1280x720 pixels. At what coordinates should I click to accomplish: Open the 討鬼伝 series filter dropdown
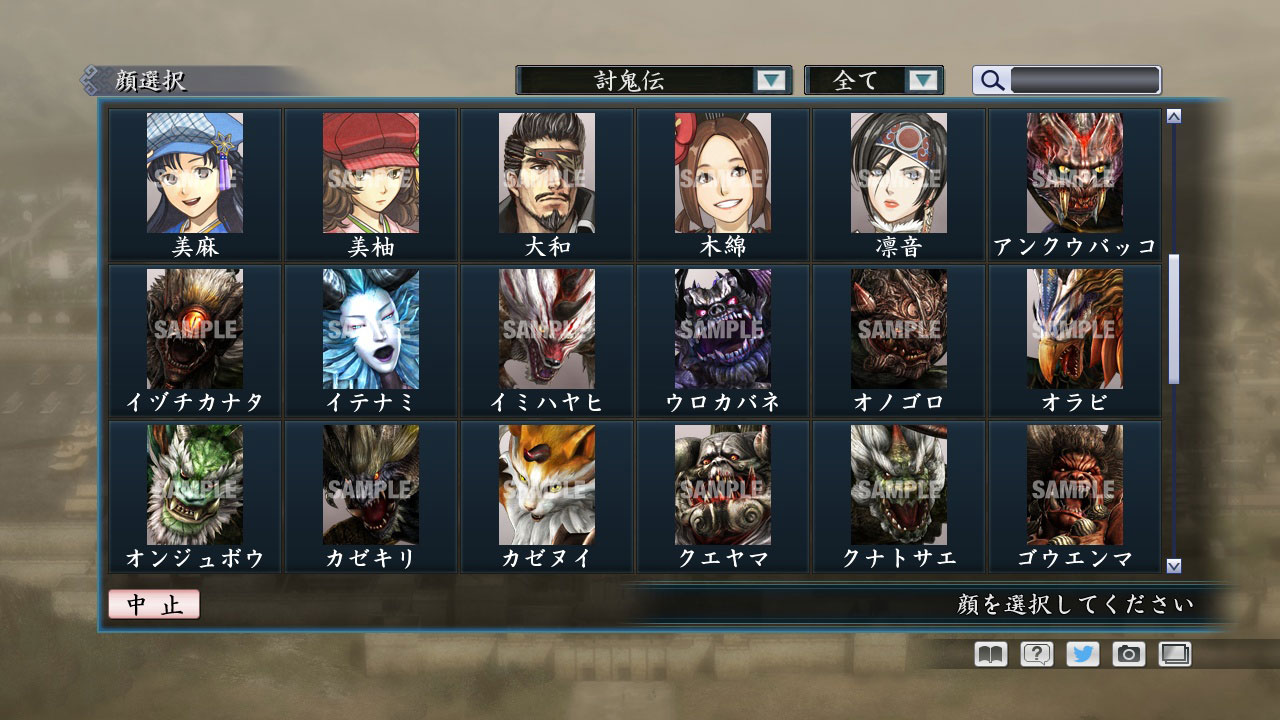click(x=650, y=79)
